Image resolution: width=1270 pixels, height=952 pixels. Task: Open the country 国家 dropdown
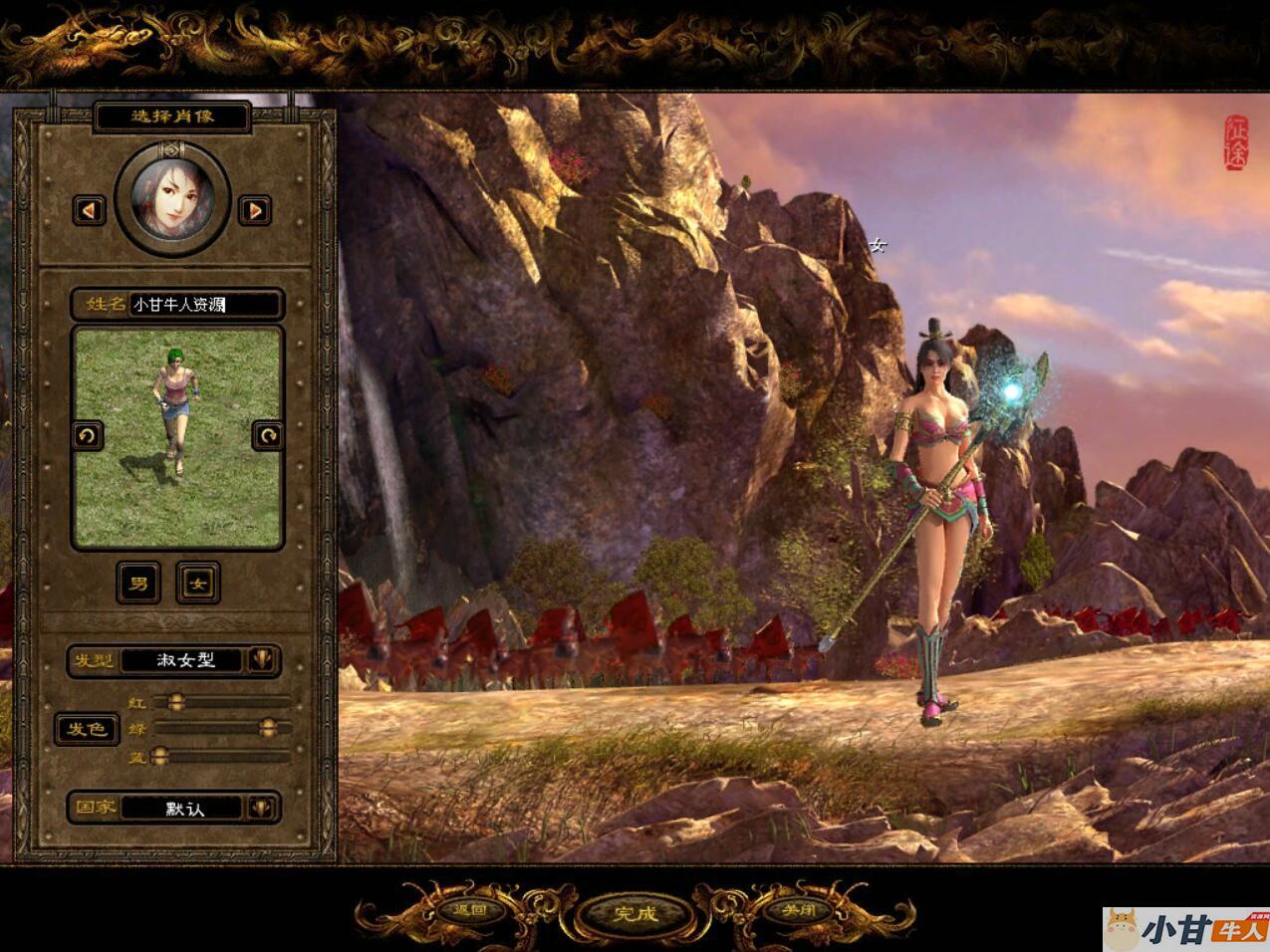(261, 808)
